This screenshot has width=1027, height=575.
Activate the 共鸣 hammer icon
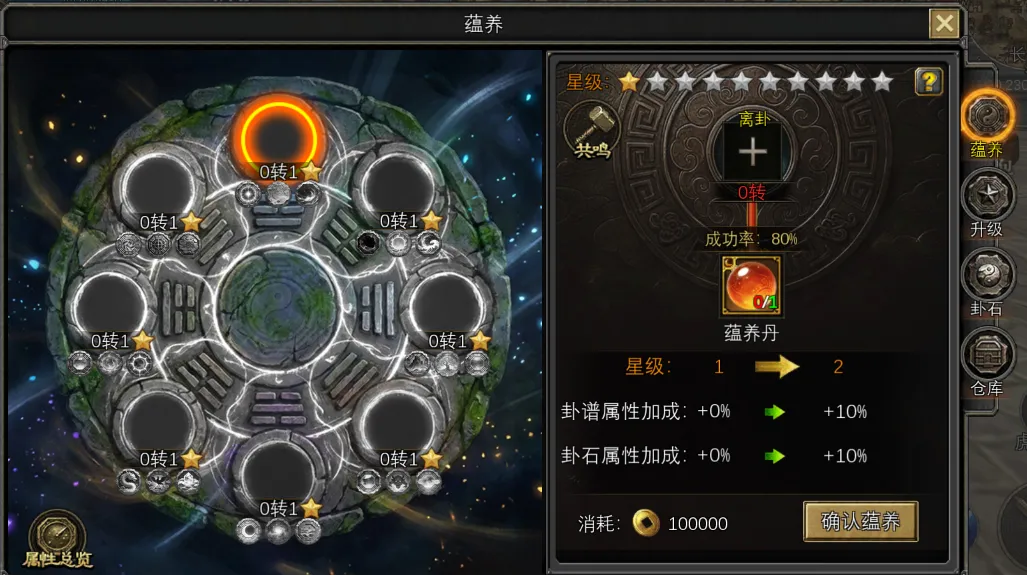click(591, 130)
